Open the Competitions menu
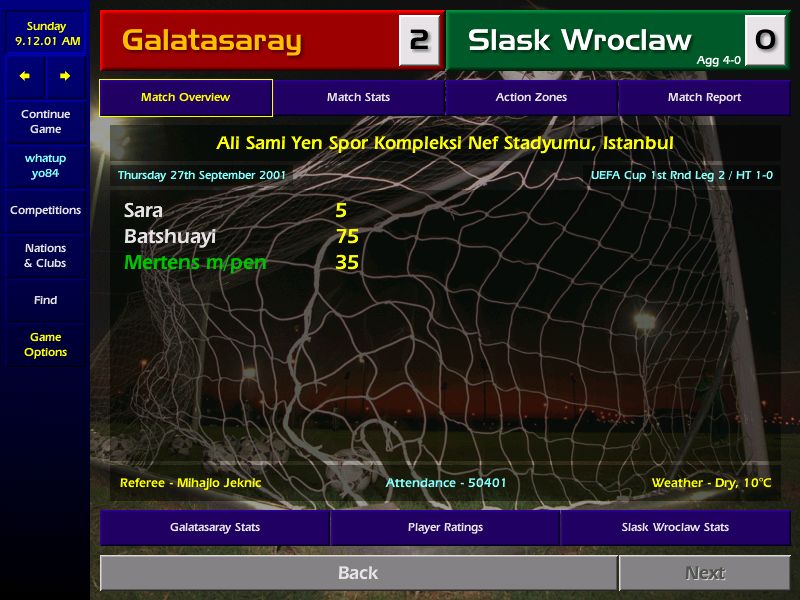The image size is (800, 600). [45, 211]
